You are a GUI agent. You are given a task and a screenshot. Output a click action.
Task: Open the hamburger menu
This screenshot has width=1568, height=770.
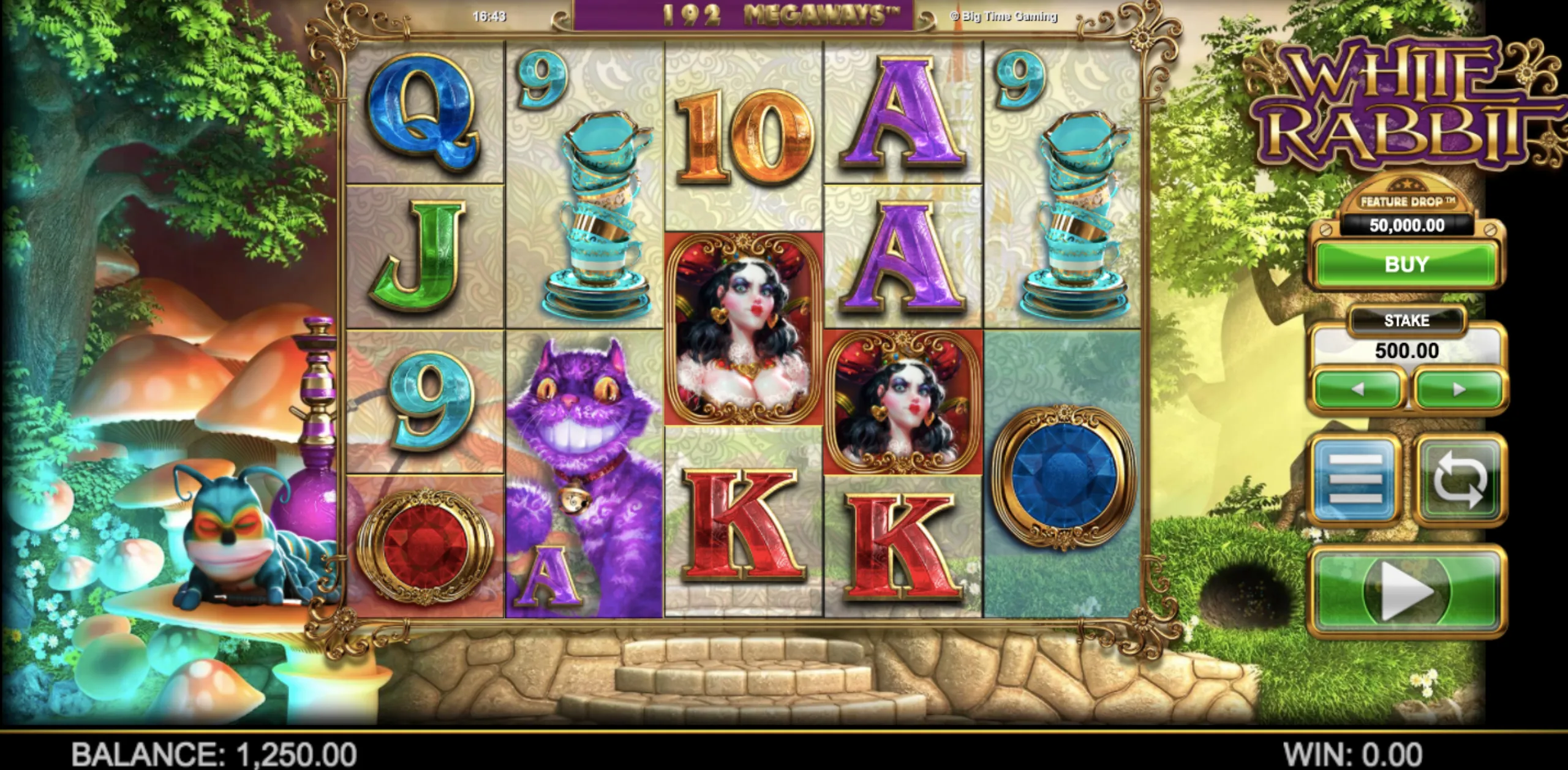pyautogui.click(x=1356, y=479)
